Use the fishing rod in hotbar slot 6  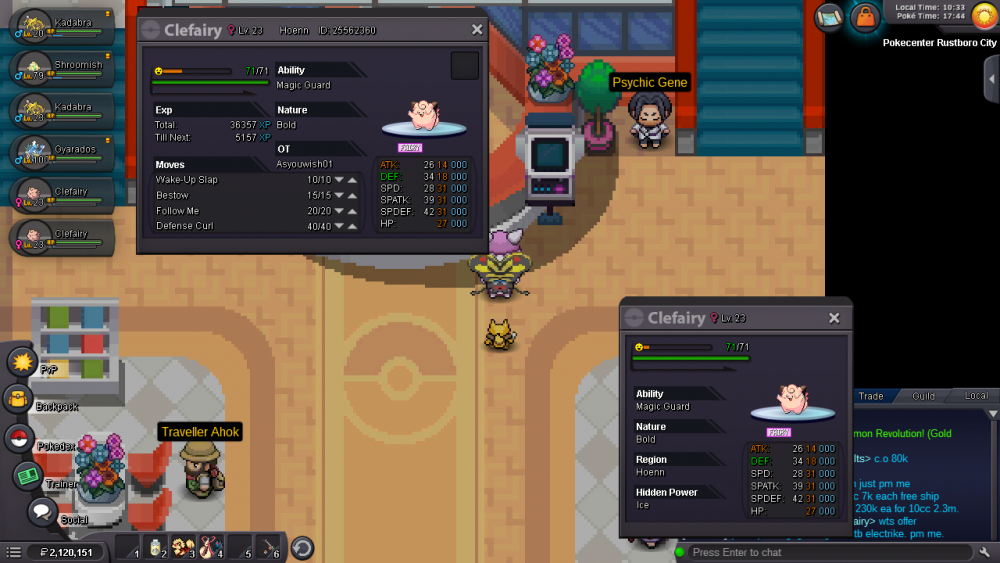[268, 547]
